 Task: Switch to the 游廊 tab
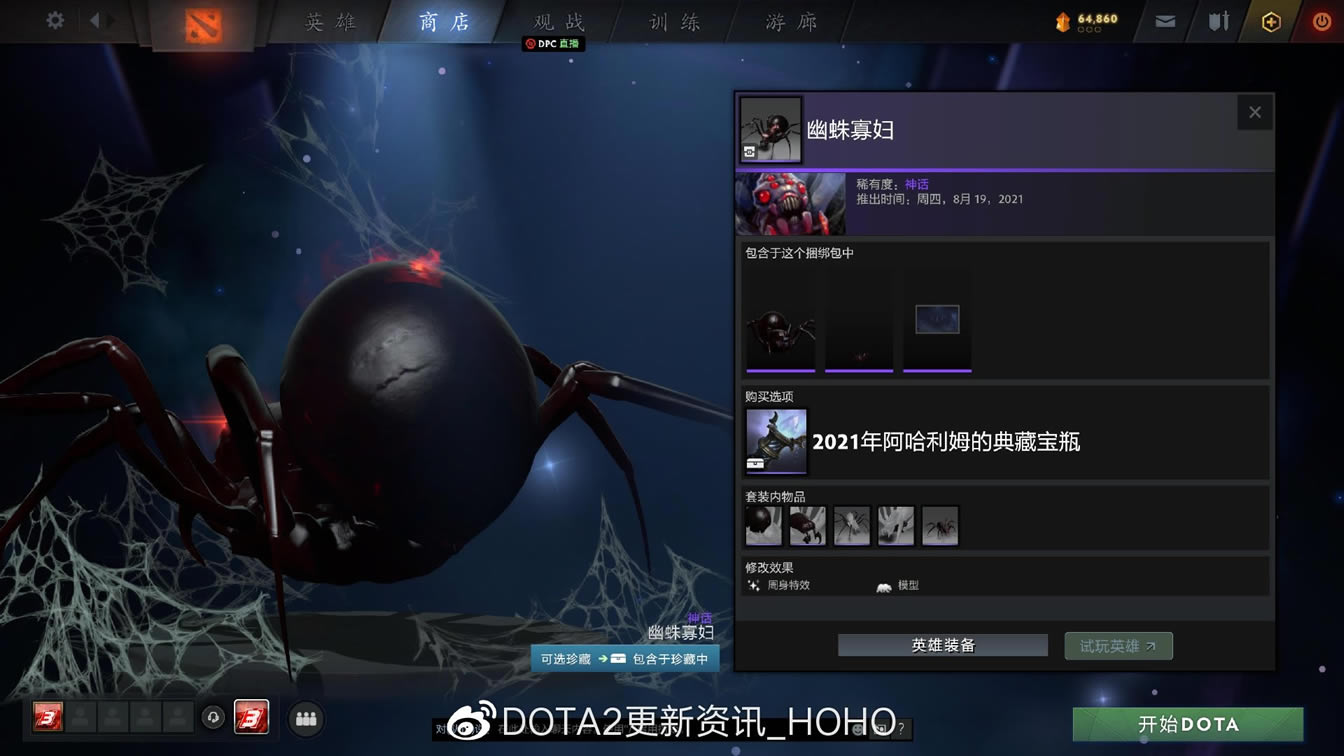[790, 21]
